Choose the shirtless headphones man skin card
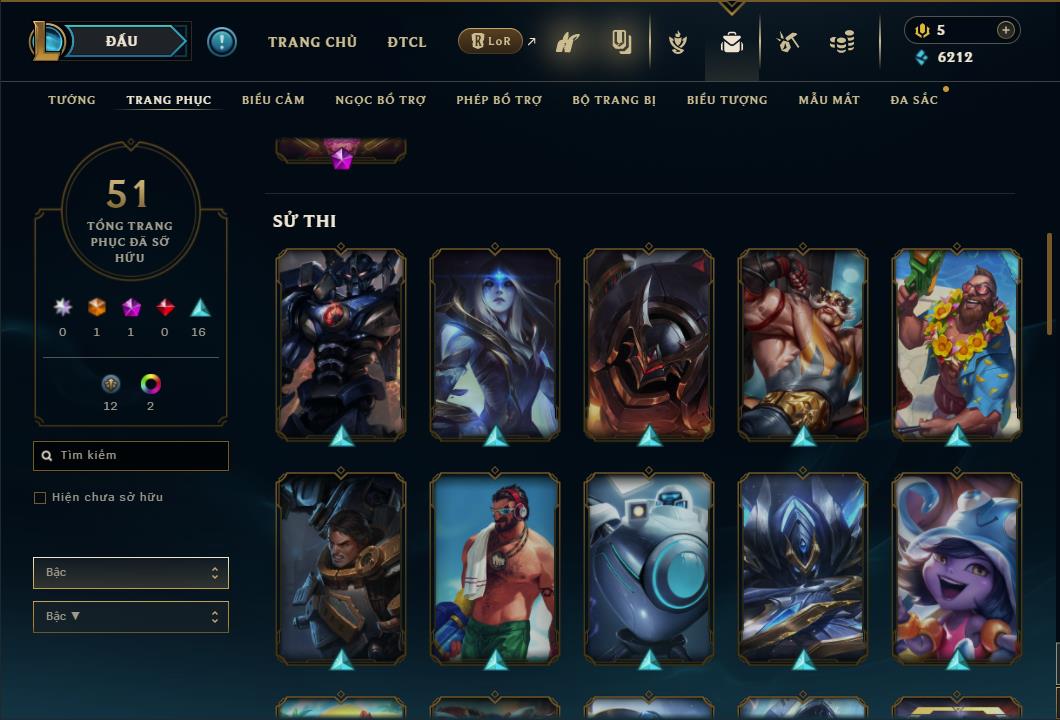The width and height of the screenshot is (1060, 720). (x=495, y=568)
